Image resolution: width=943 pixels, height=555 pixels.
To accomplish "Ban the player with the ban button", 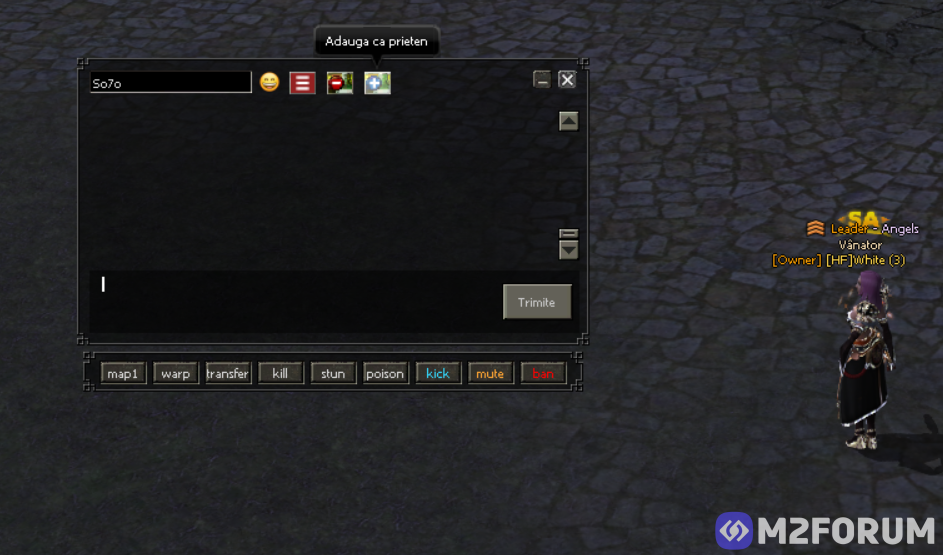I will coord(543,374).
